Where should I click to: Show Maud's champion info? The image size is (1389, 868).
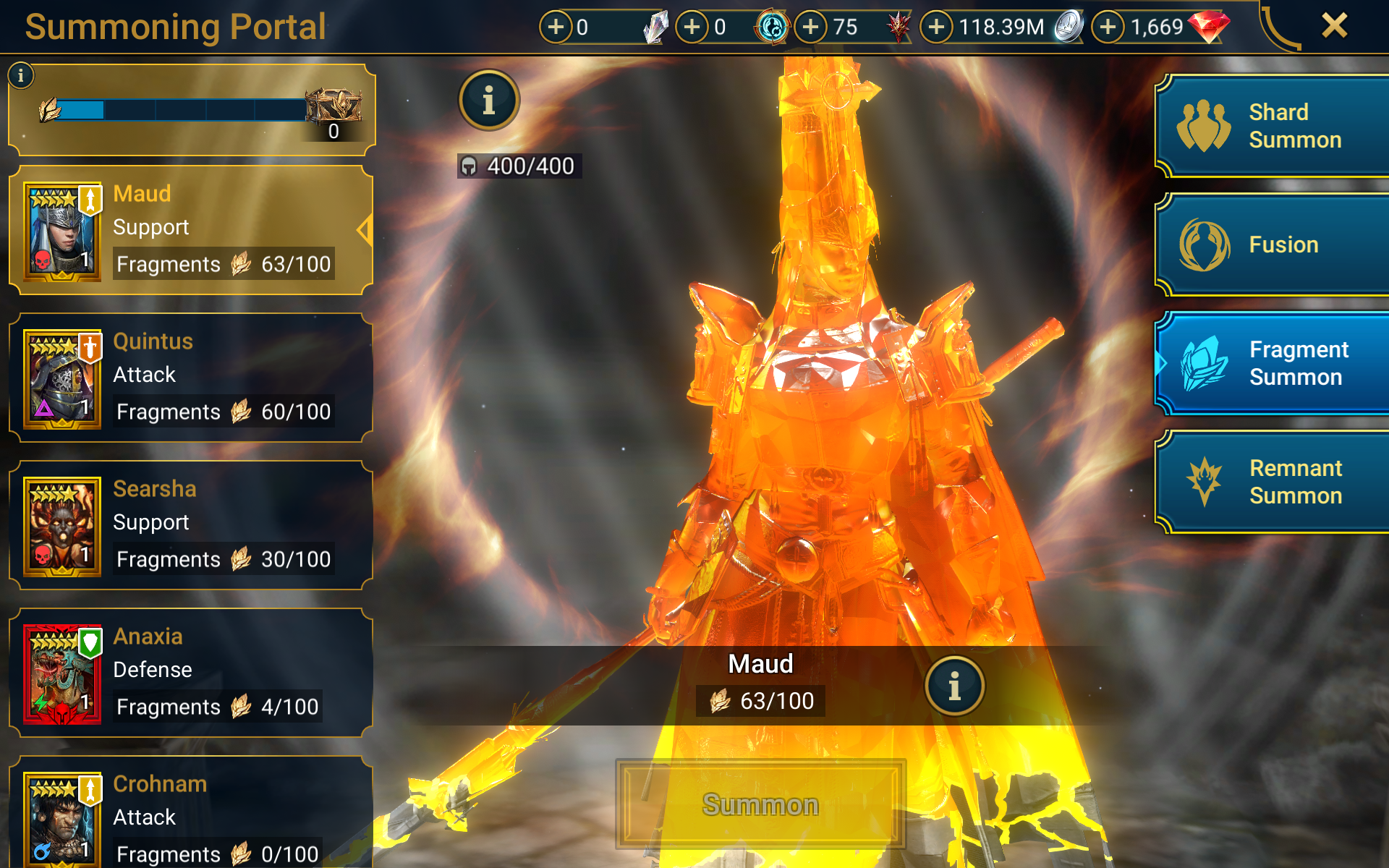point(954,686)
